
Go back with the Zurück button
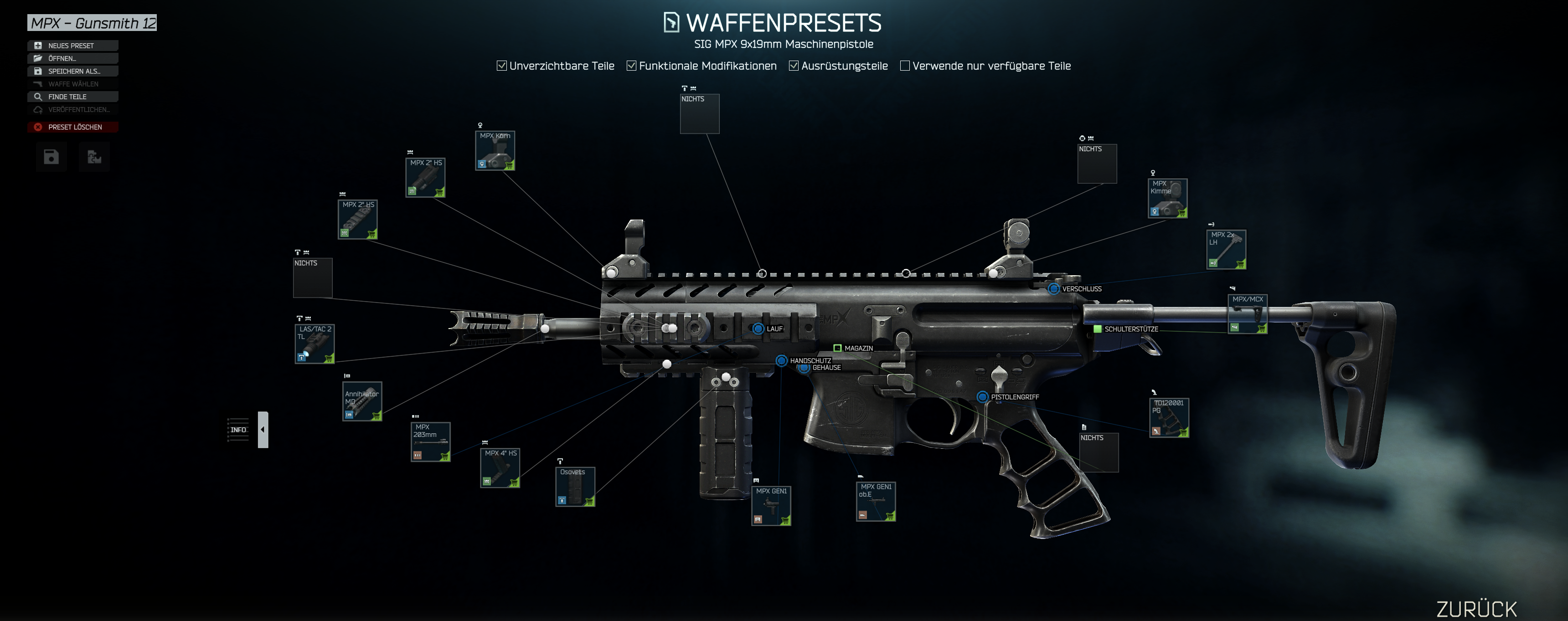click(x=1476, y=608)
